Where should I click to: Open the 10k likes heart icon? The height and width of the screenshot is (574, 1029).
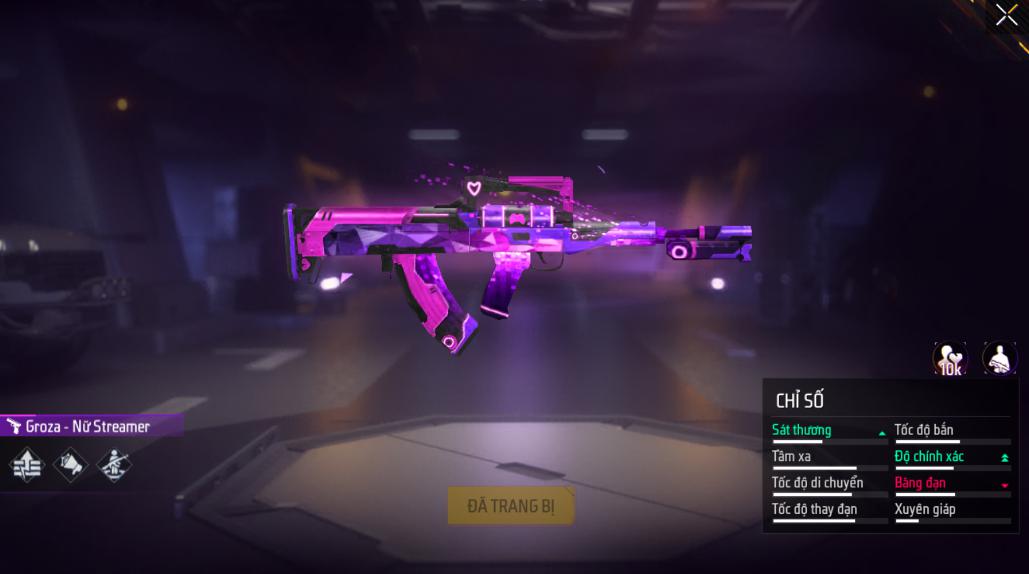point(950,359)
